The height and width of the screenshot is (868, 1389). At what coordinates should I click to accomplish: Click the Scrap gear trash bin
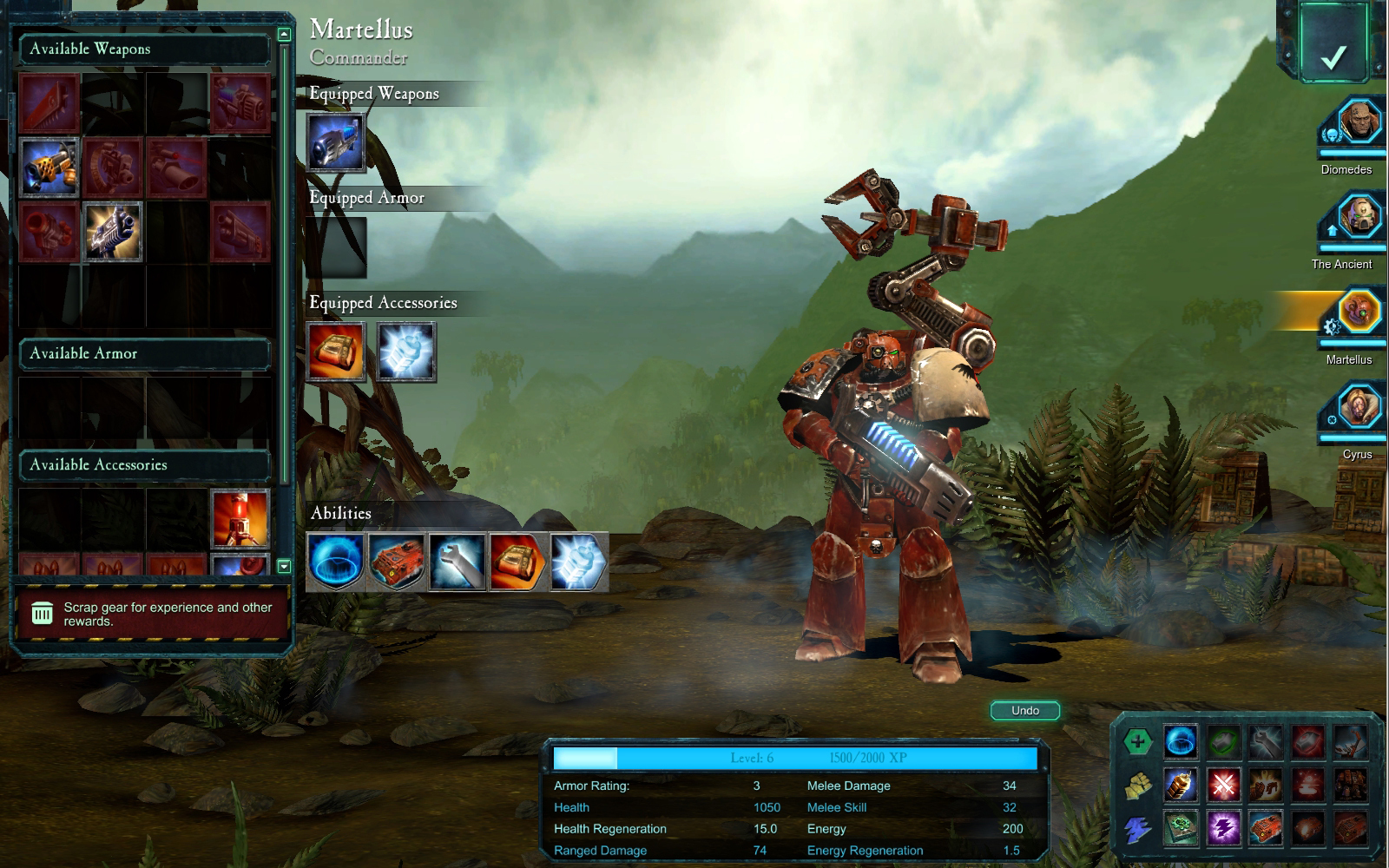pos(43,614)
